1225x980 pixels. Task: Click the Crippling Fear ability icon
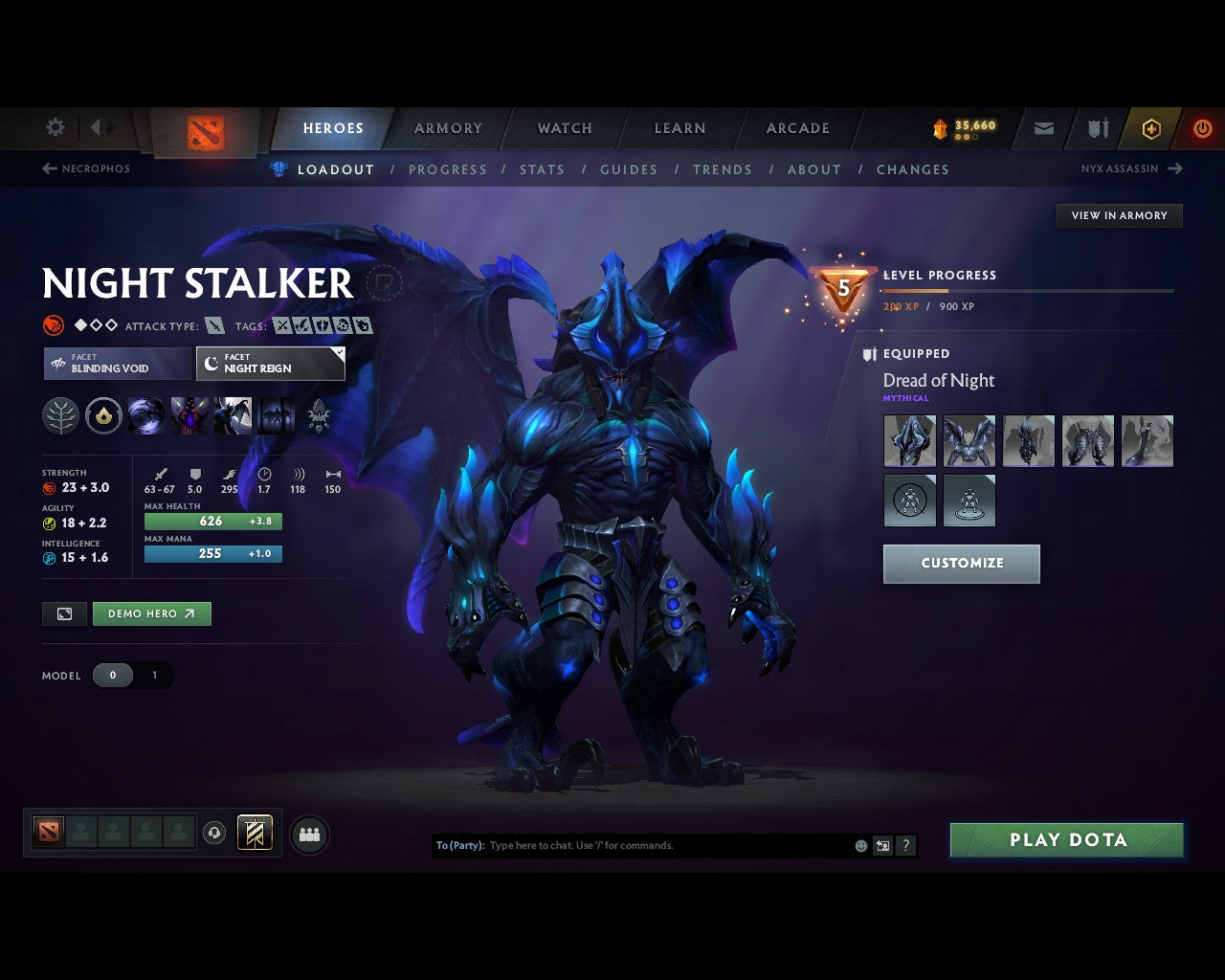tap(189, 414)
